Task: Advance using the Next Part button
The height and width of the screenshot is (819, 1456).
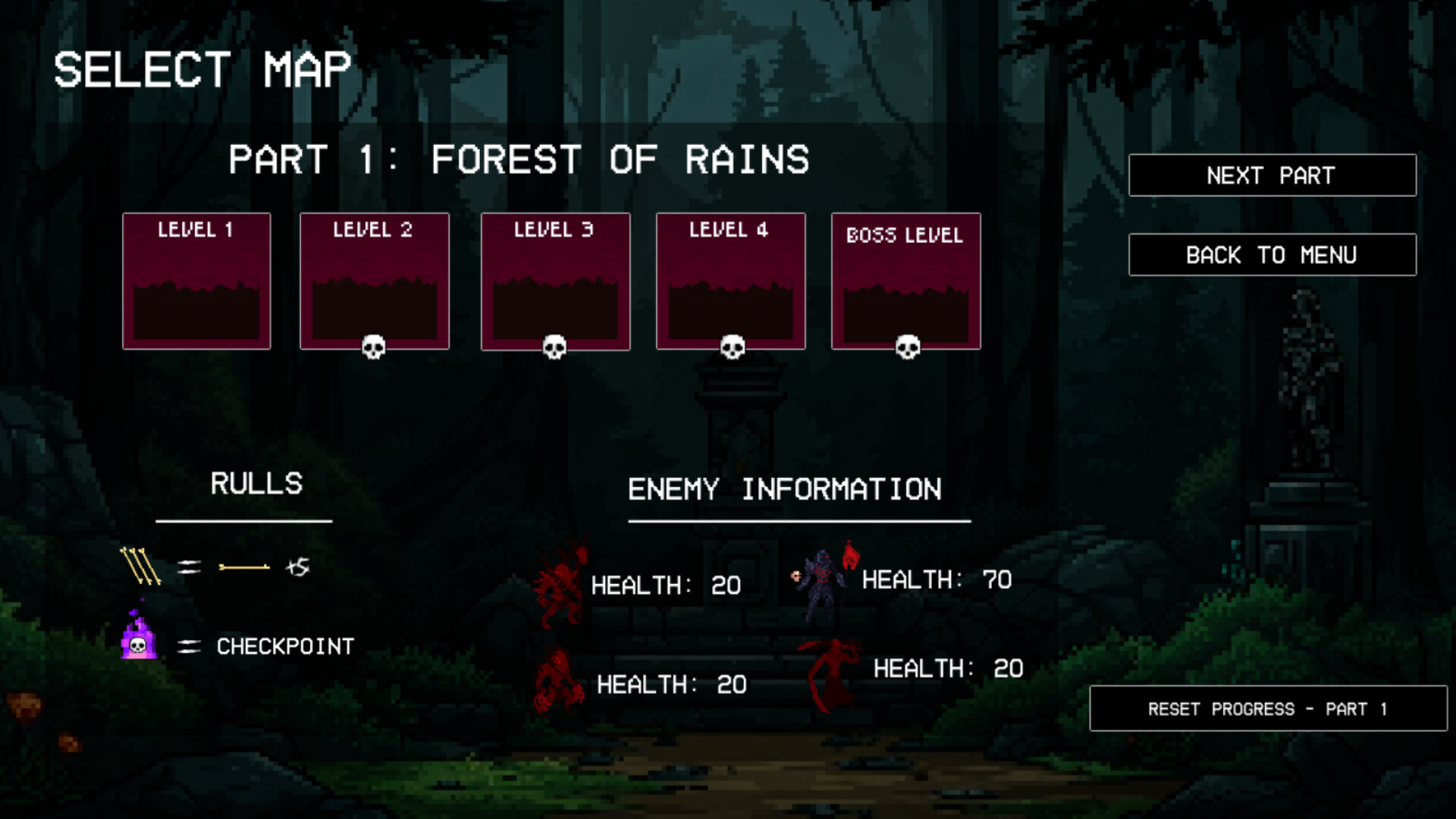Action: (1272, 175)
